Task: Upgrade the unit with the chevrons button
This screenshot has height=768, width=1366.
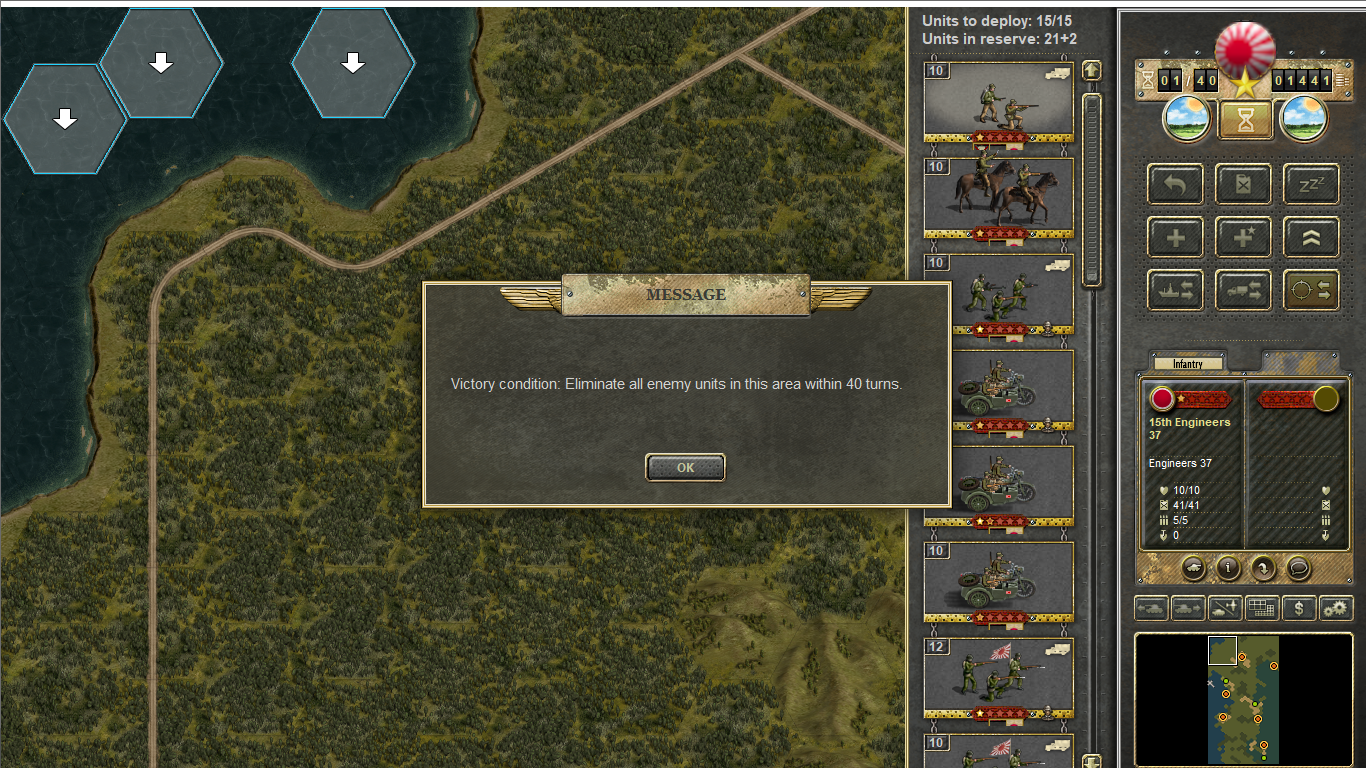Action: point(1311,237)
